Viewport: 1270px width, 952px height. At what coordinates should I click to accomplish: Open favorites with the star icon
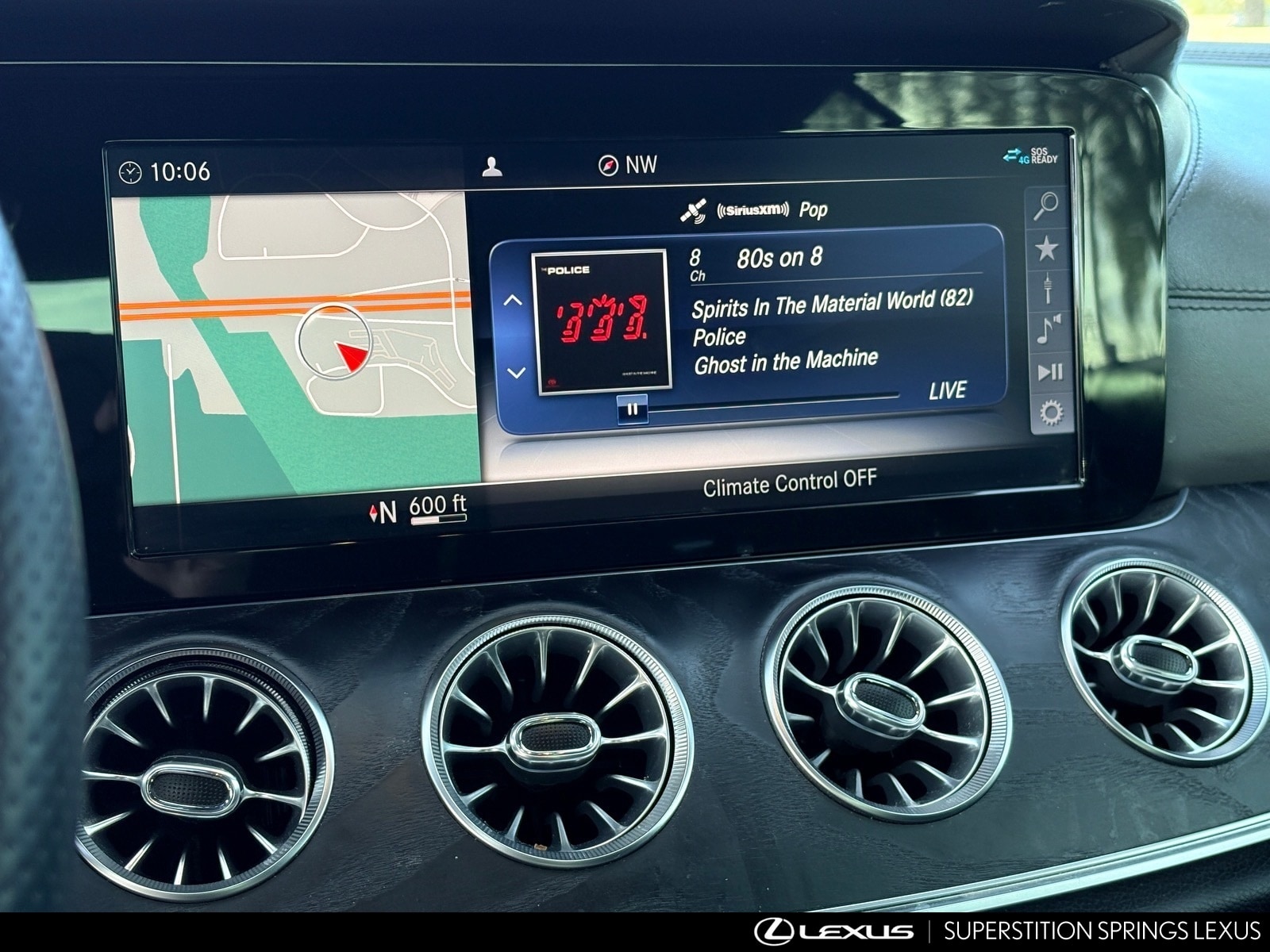[1046, 249]
